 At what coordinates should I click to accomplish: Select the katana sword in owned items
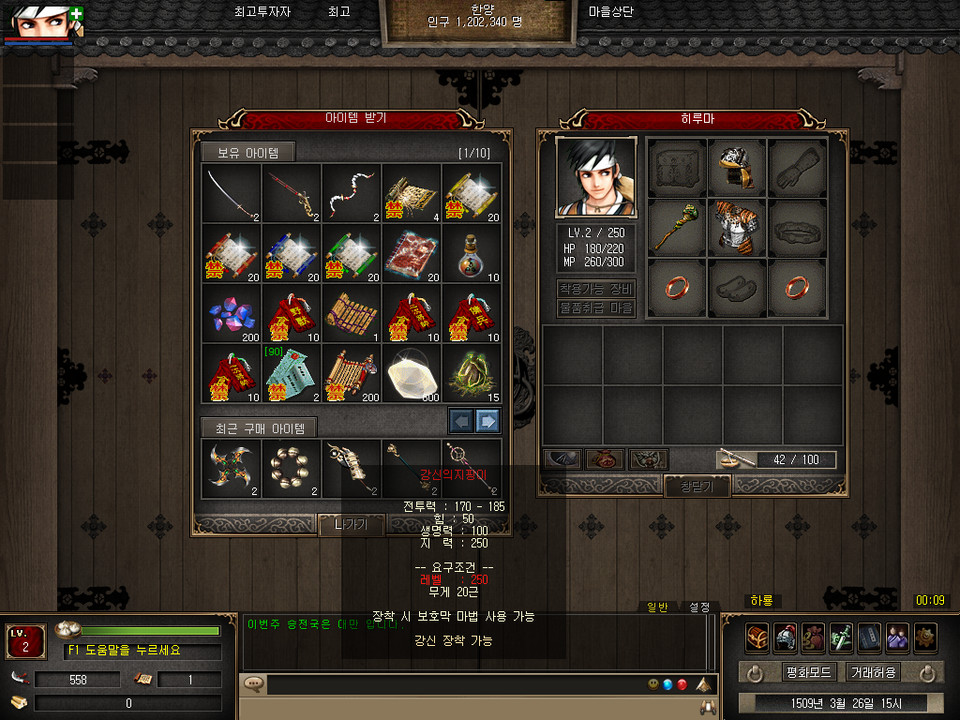[x=232, y=193]
